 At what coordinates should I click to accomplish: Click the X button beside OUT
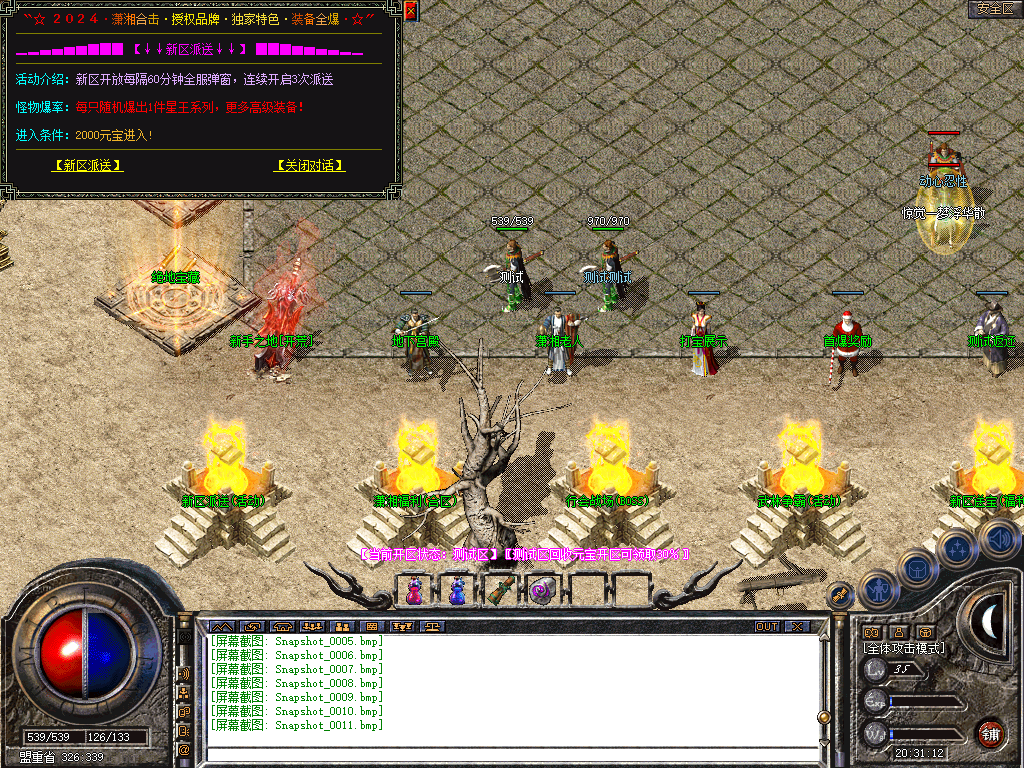pos(797,627)
